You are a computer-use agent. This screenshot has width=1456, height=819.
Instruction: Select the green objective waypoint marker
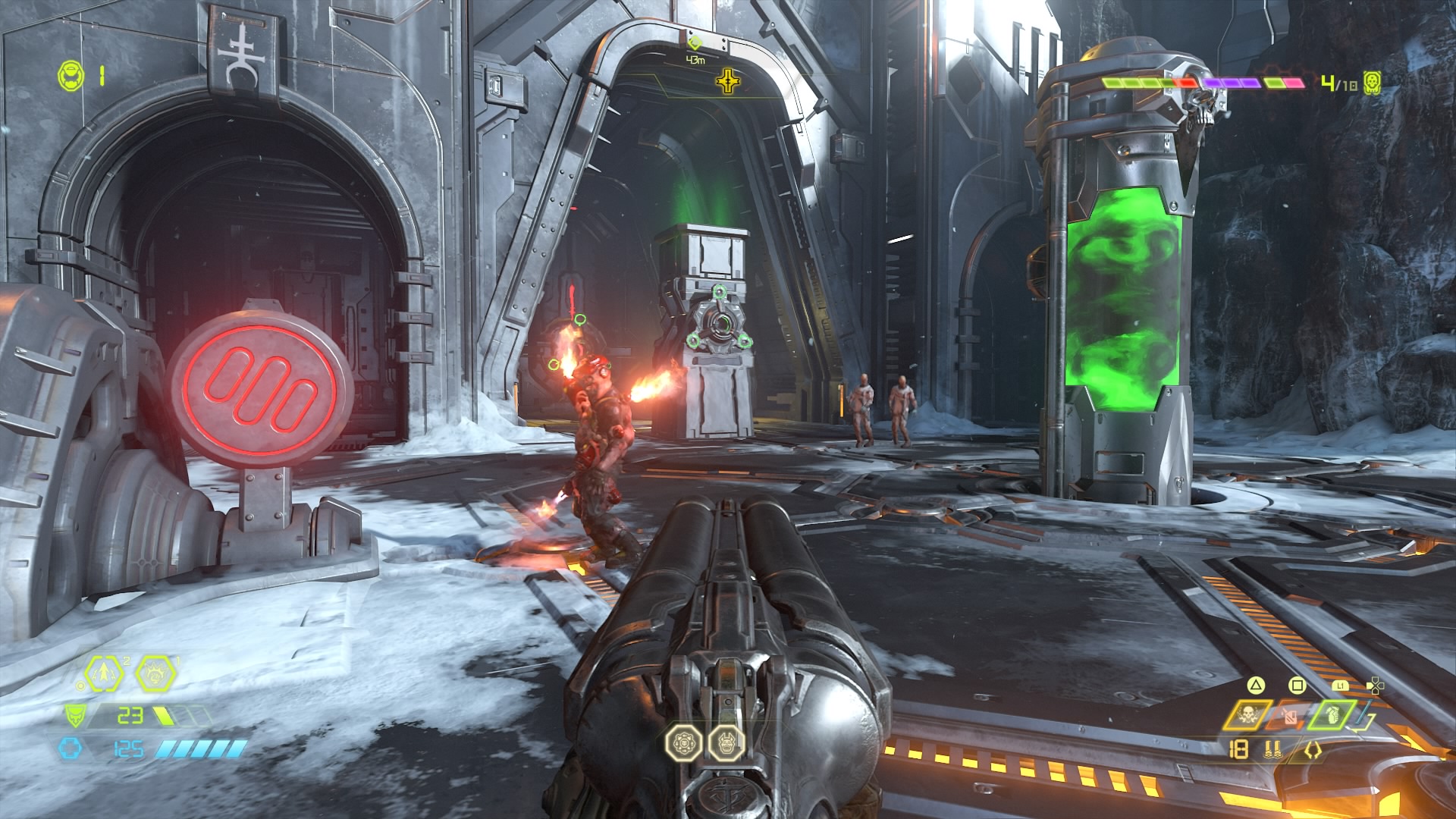click(694, 42)
